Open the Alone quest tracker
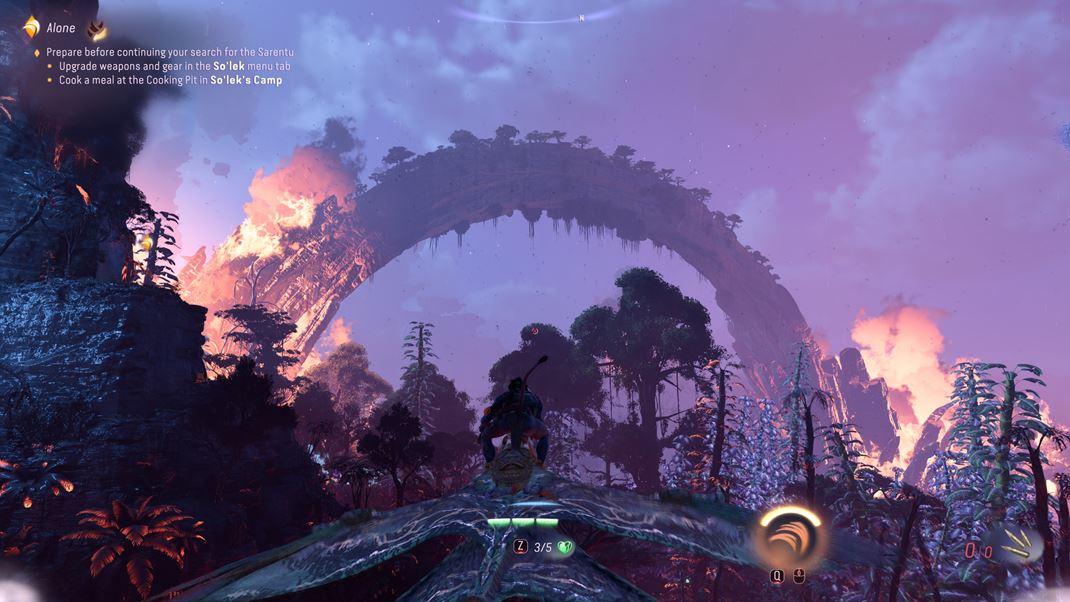This screenshot has width=1070, height=602. 60,29
